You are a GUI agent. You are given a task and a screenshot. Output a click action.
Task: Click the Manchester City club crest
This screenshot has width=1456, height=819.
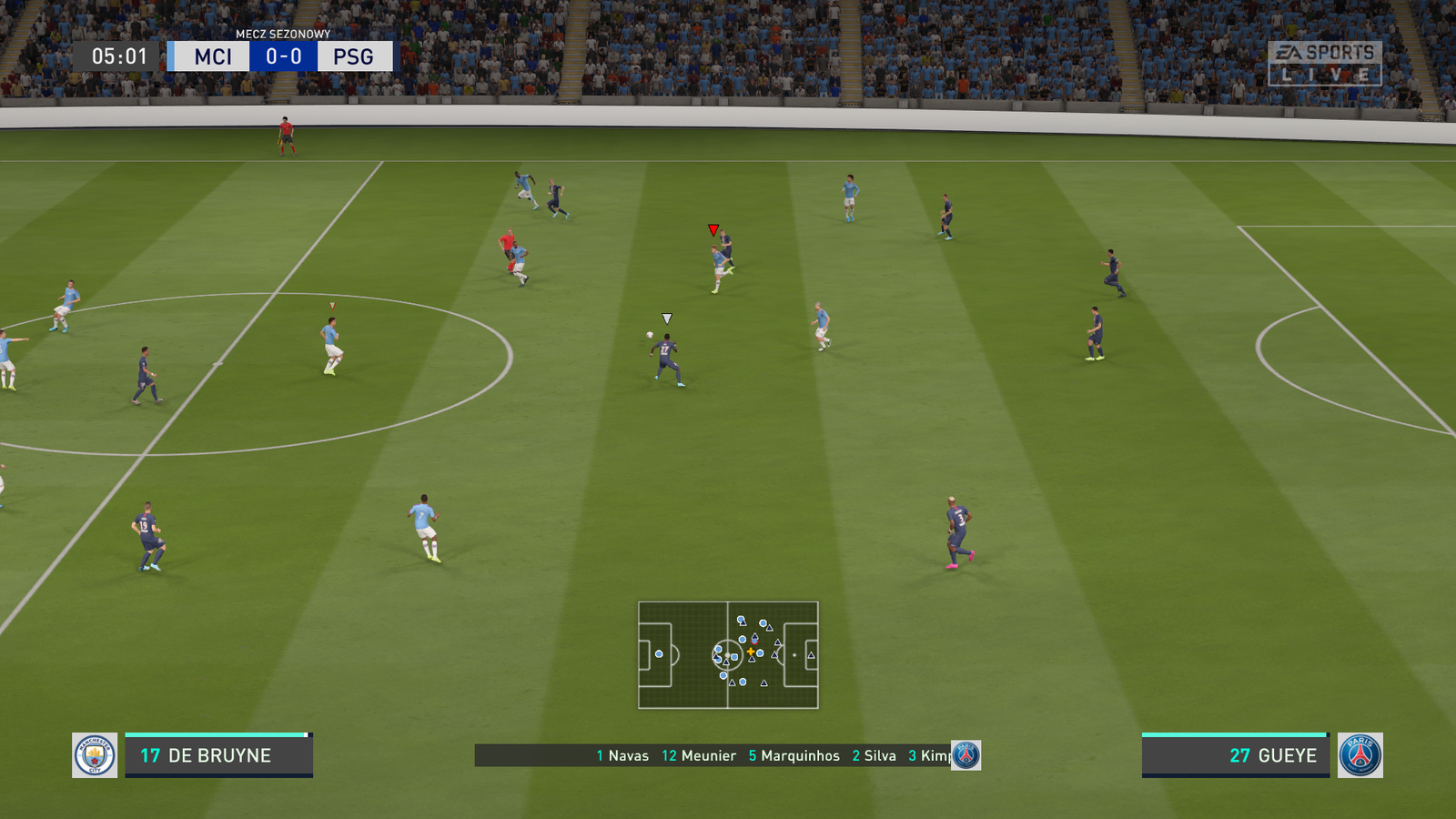(95, 755)
